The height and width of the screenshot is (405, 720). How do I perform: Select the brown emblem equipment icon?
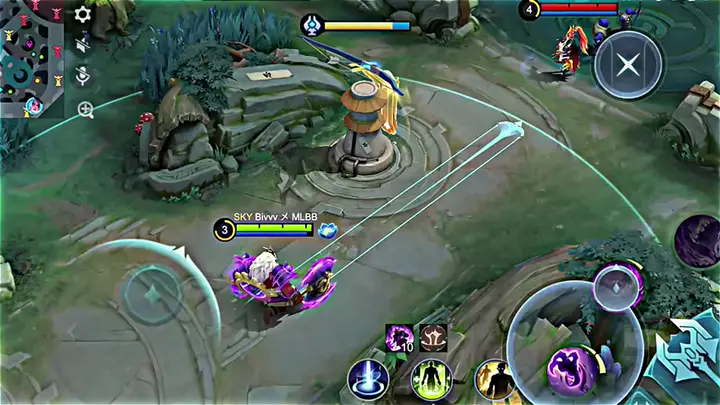(x=433, y=338)
